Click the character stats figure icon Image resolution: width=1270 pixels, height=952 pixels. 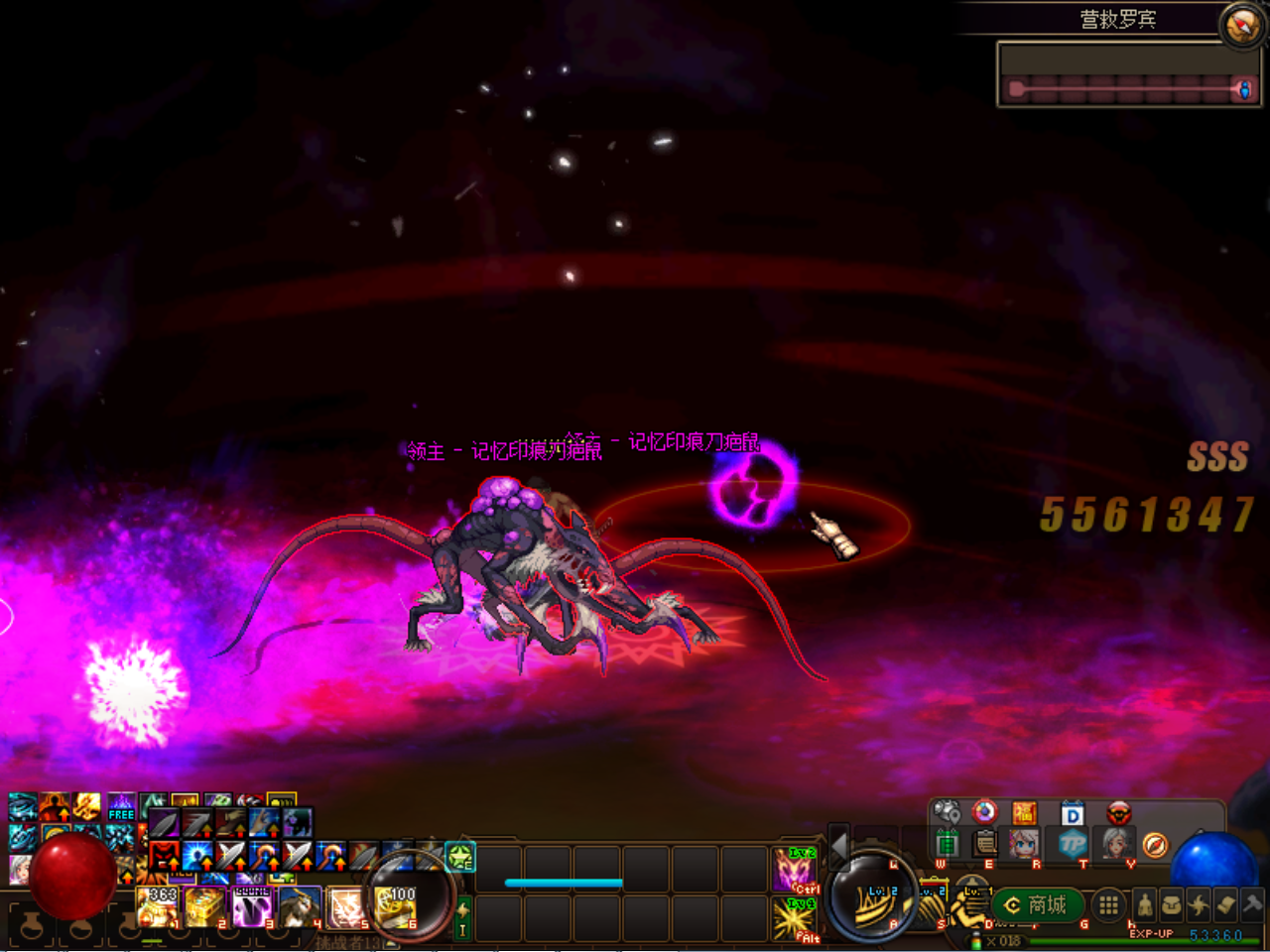1145,905
